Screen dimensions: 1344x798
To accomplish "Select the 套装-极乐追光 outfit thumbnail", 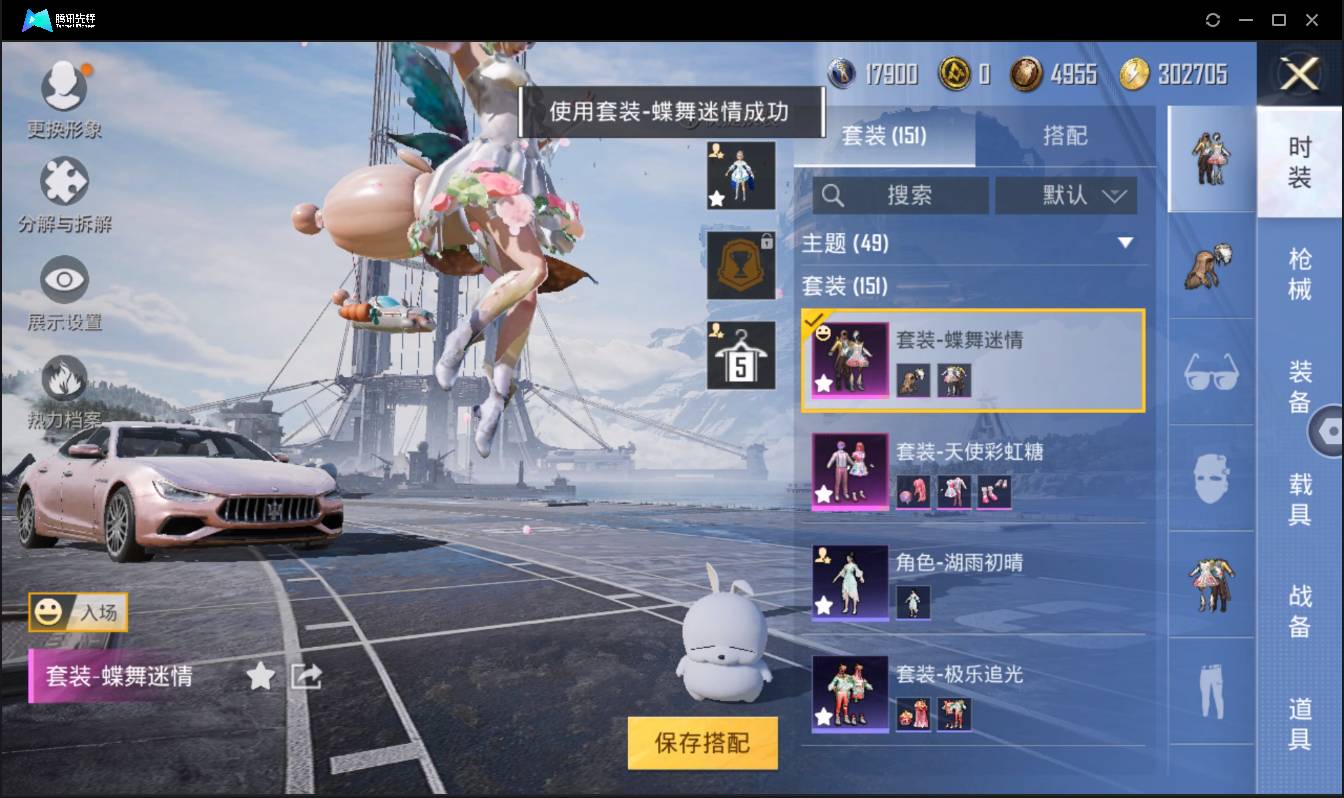I will [850, 694].
